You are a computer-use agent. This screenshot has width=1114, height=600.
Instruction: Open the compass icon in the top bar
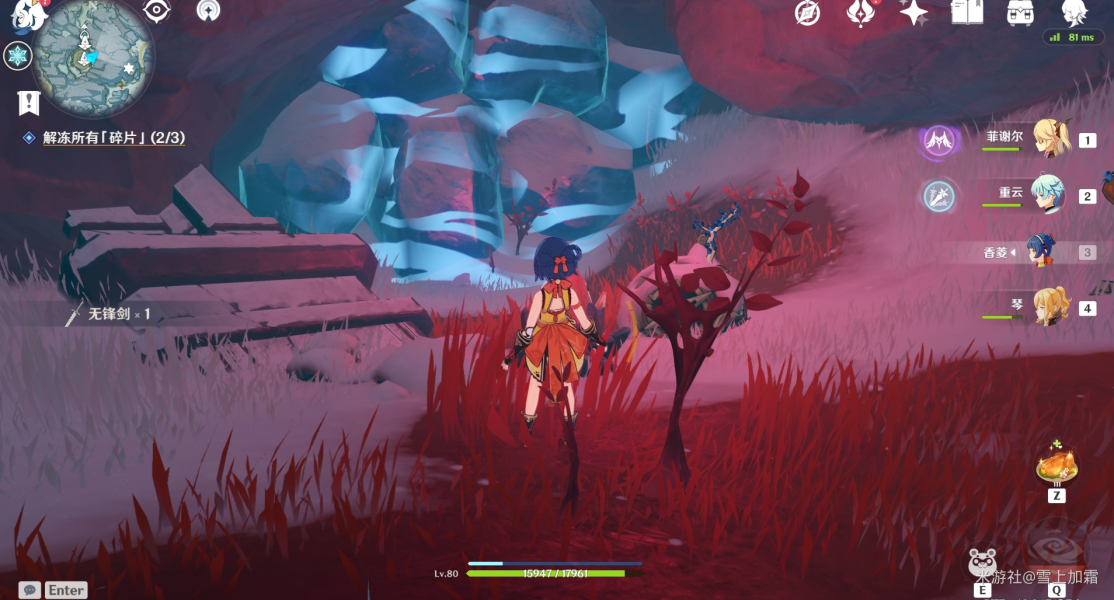807,13
